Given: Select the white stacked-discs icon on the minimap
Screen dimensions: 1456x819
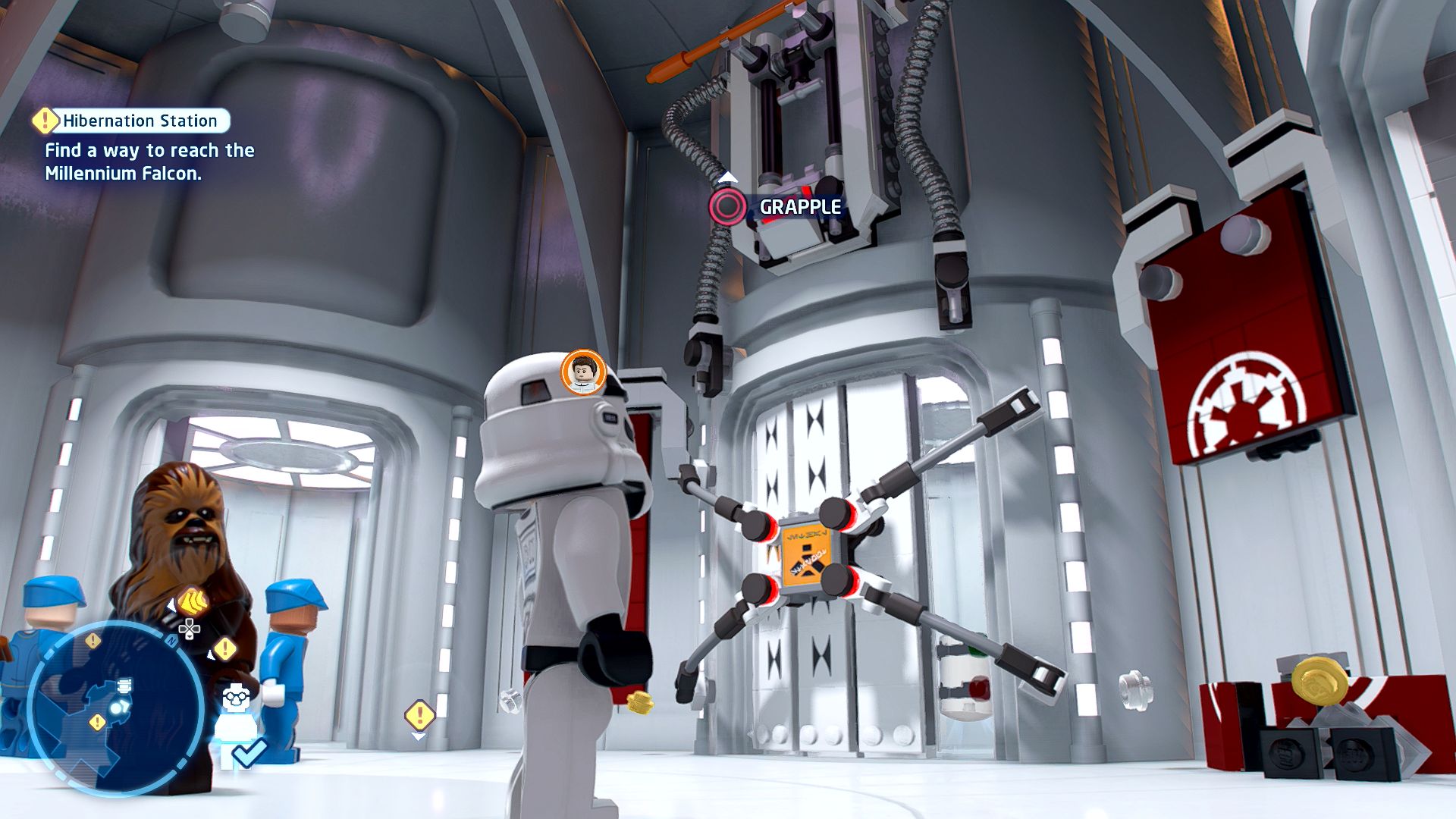Looking at the screenshot, I should [125, 686].
